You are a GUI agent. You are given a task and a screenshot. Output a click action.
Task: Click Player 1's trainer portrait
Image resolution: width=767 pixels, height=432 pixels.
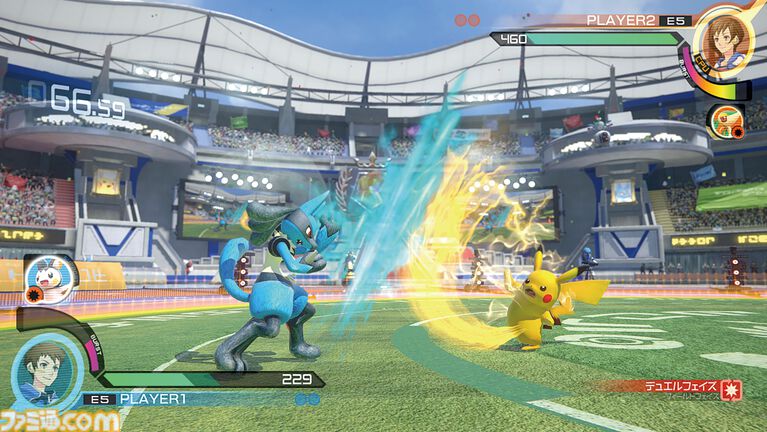[x=47, y=367]
